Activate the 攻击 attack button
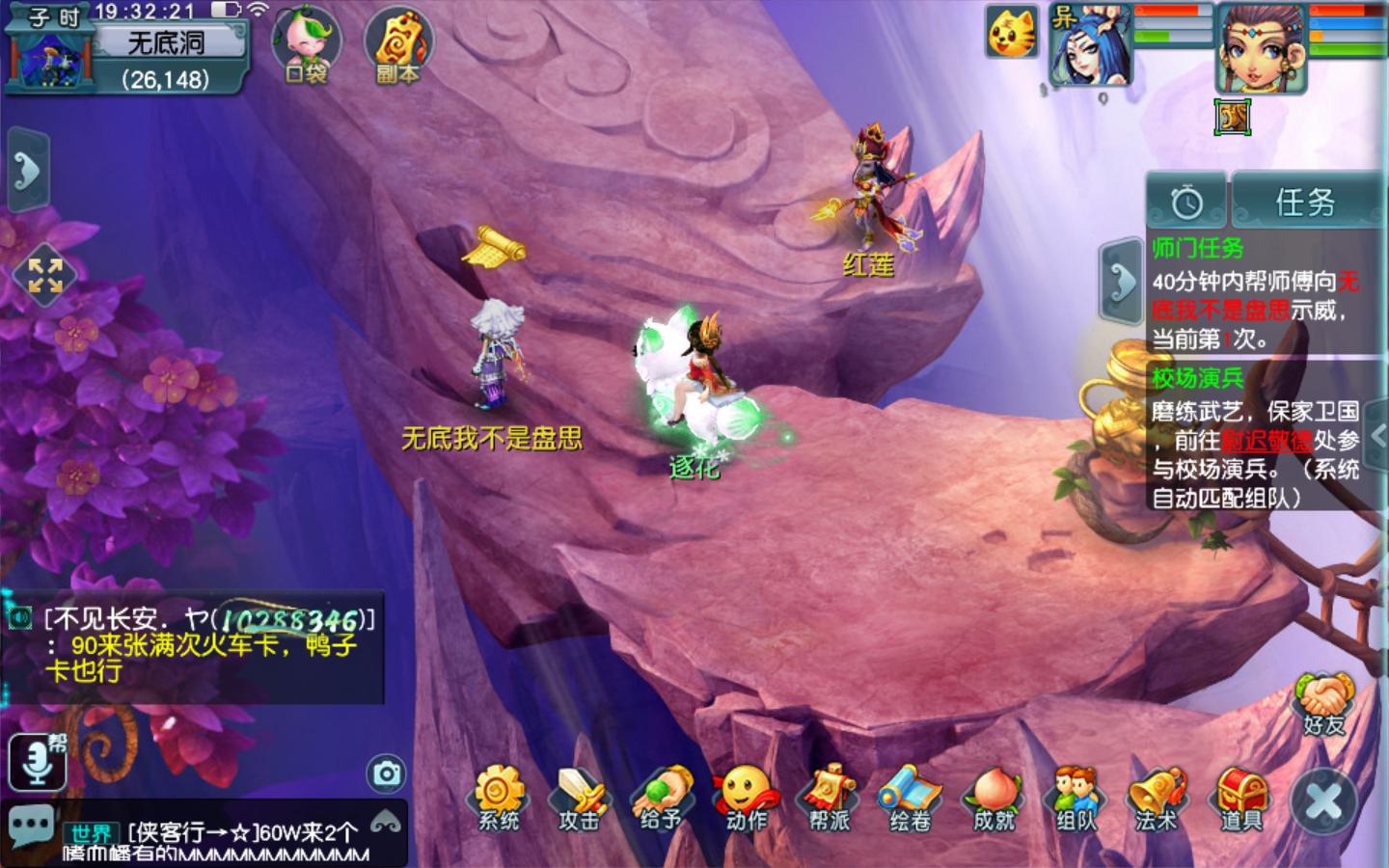The width and height of the screenshot is (1389, 868). click(581, 797)
